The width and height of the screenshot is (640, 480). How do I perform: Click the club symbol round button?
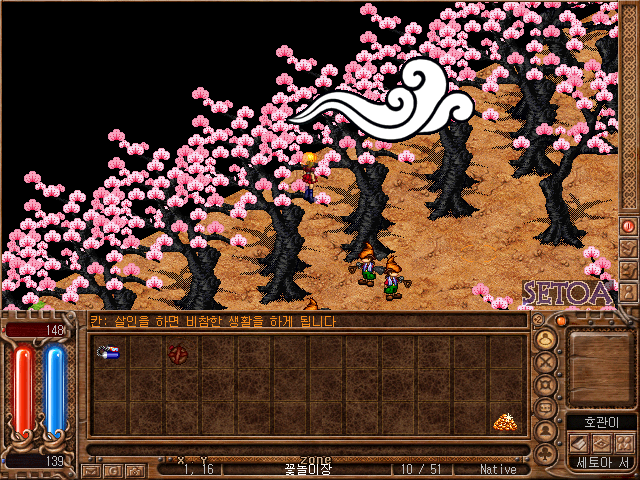545,453
